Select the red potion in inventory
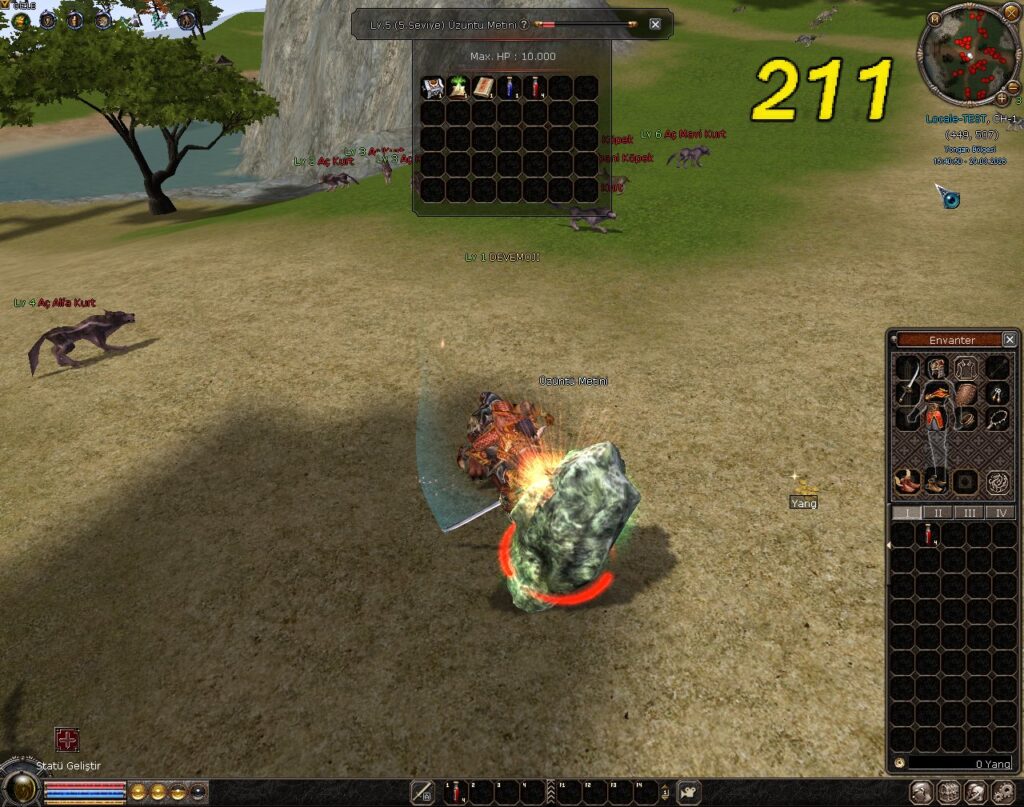The height and width of the screenshot is (807, 1024). pyautogui.click(x=929, y=536)
